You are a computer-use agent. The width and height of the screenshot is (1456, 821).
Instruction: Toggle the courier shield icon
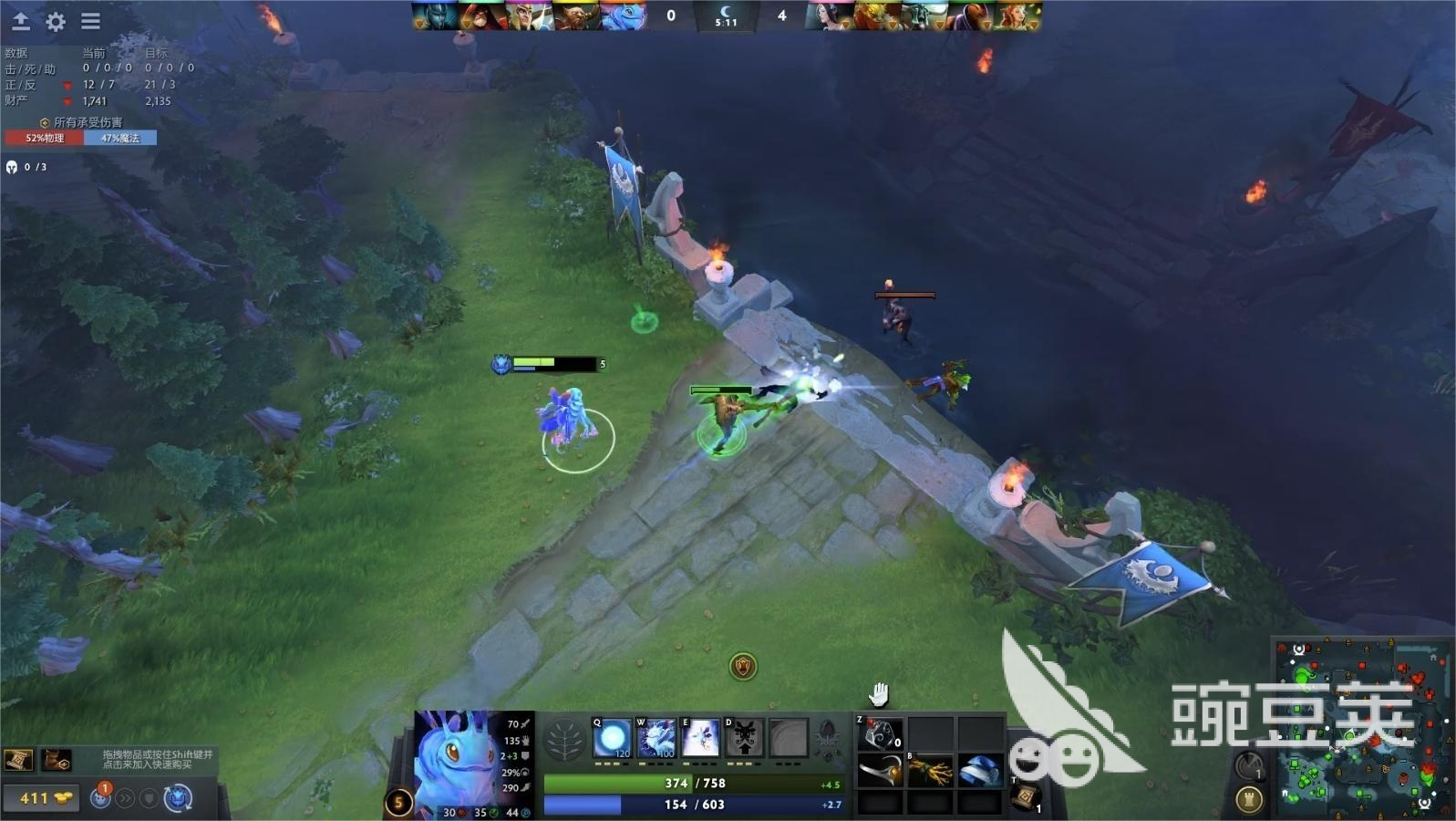pos(149,798)
